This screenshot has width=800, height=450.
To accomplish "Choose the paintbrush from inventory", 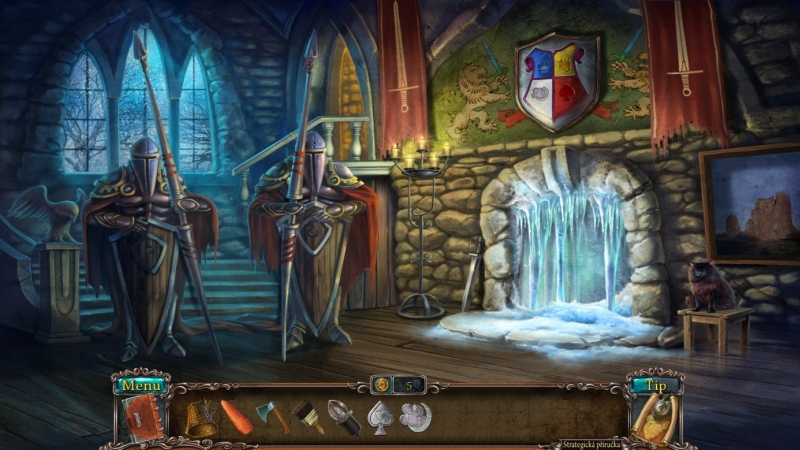I will tap(308, 416).
